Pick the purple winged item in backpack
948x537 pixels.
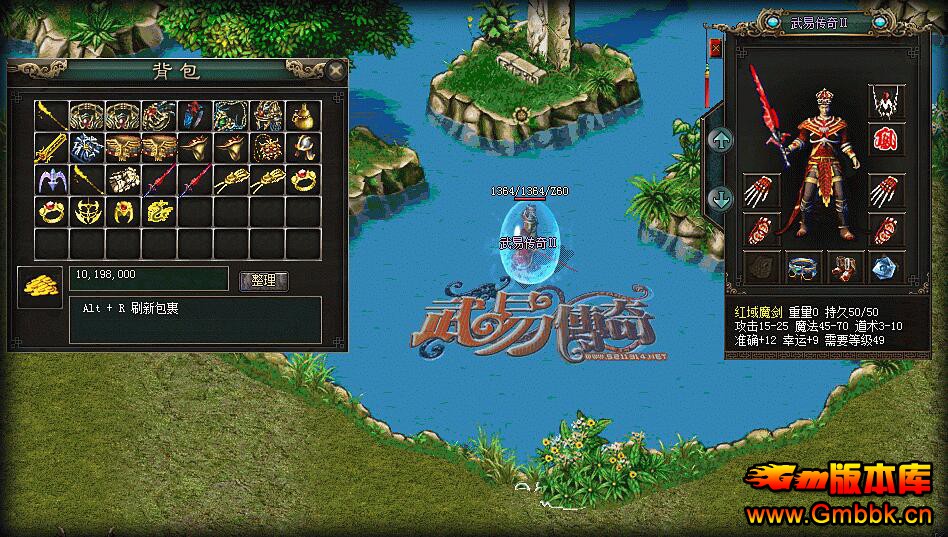coord(51,181)
